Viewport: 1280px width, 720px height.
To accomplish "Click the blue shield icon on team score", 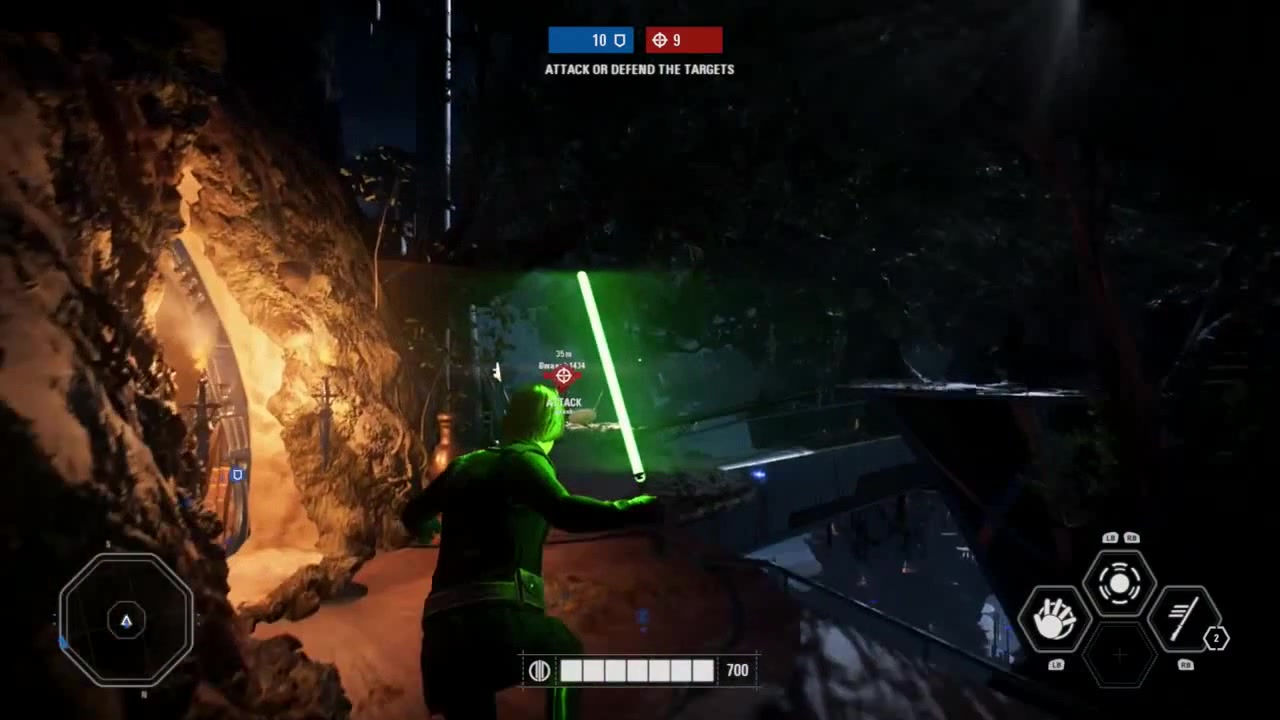I will point(620,40).
